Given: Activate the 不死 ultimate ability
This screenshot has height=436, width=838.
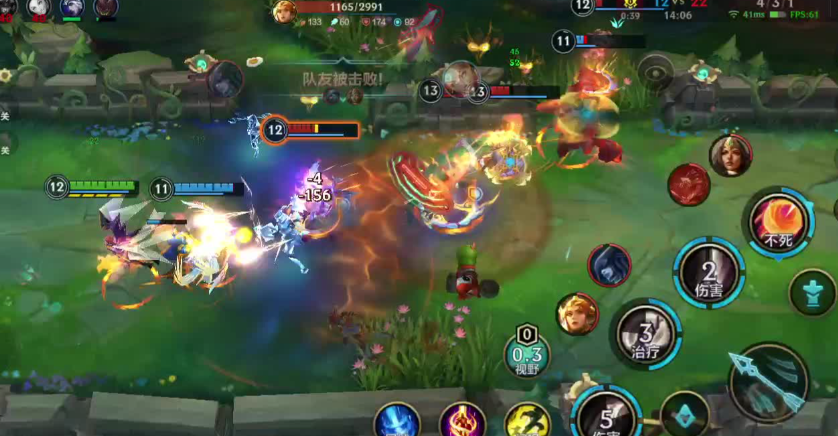Looking at the screenshot, I should point(778,223).
